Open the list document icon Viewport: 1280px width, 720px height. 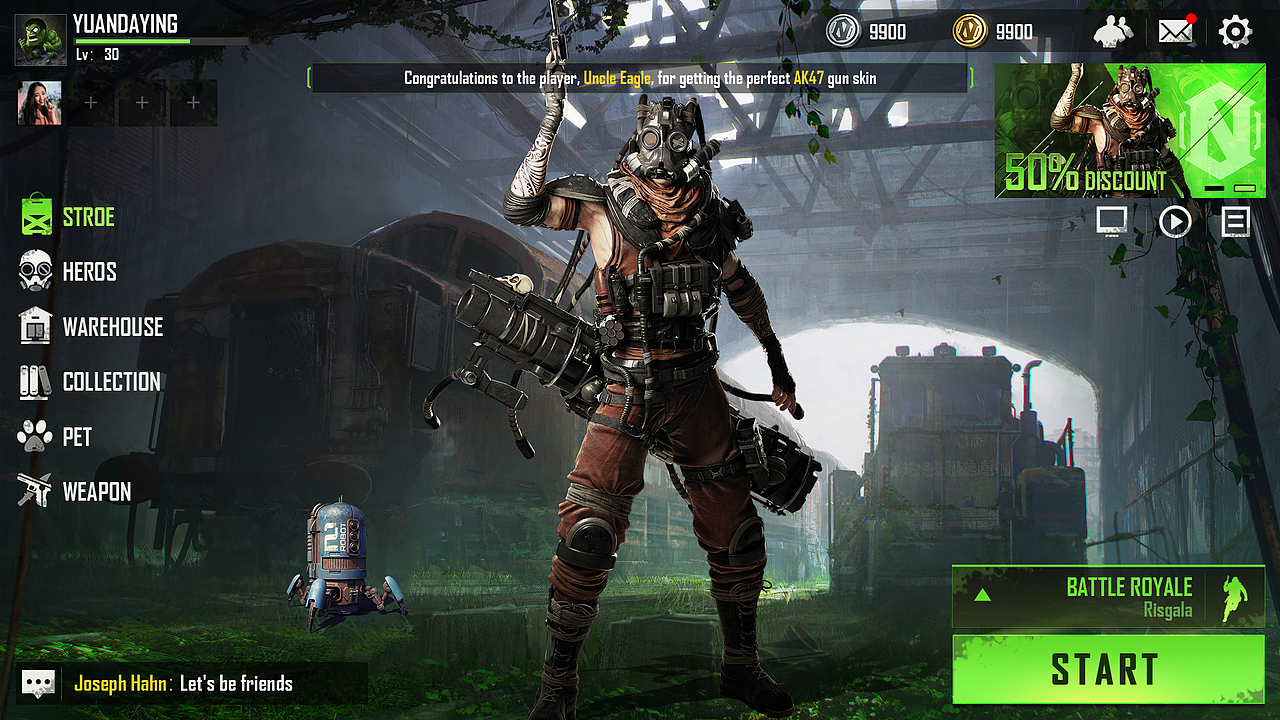tap(1235, 220)
